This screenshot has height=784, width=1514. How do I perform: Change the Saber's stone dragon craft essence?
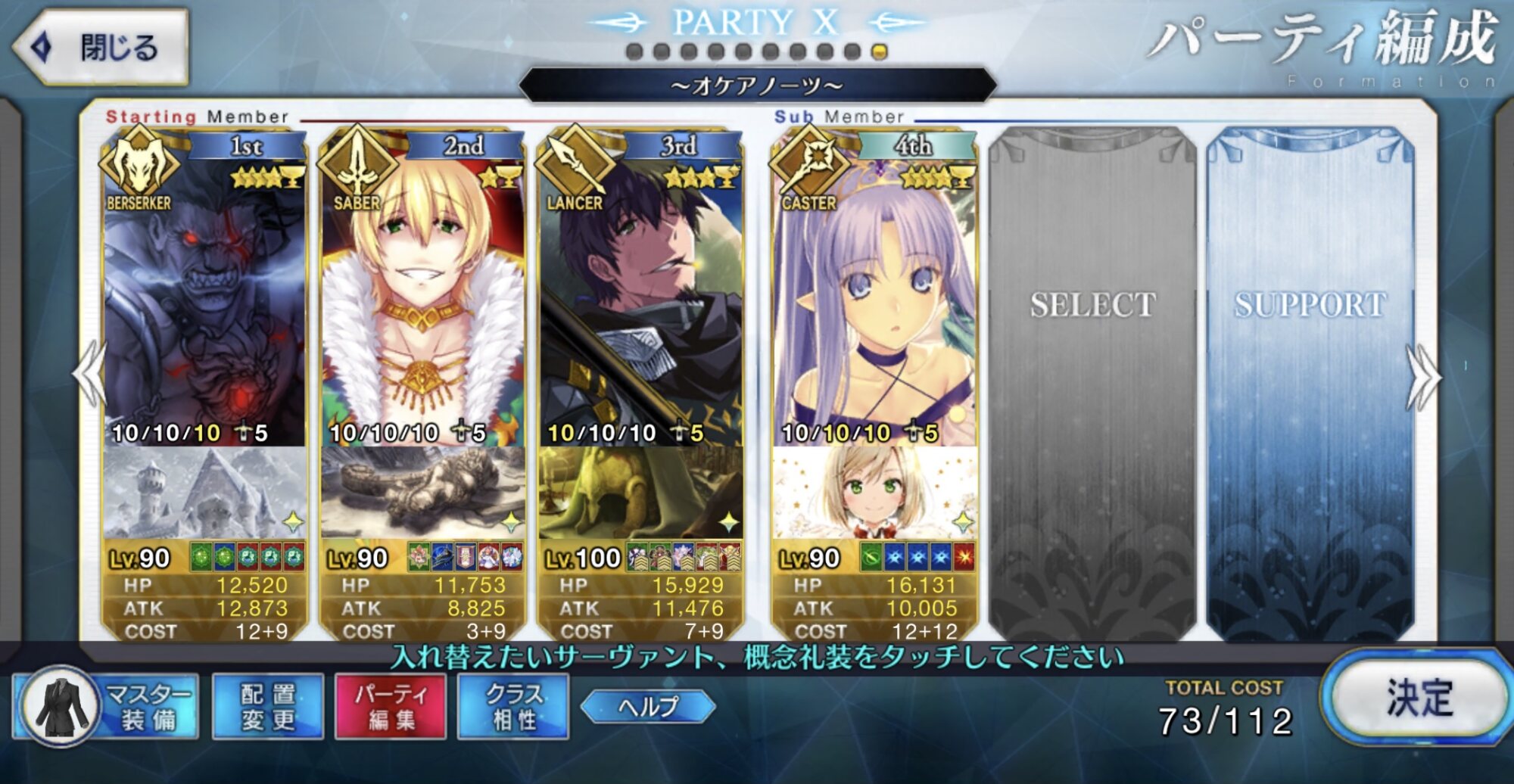422,493
